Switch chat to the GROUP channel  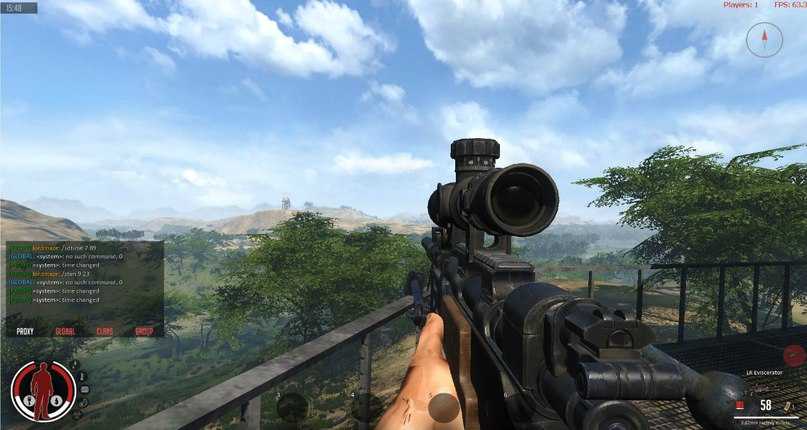tap(144, 331)
